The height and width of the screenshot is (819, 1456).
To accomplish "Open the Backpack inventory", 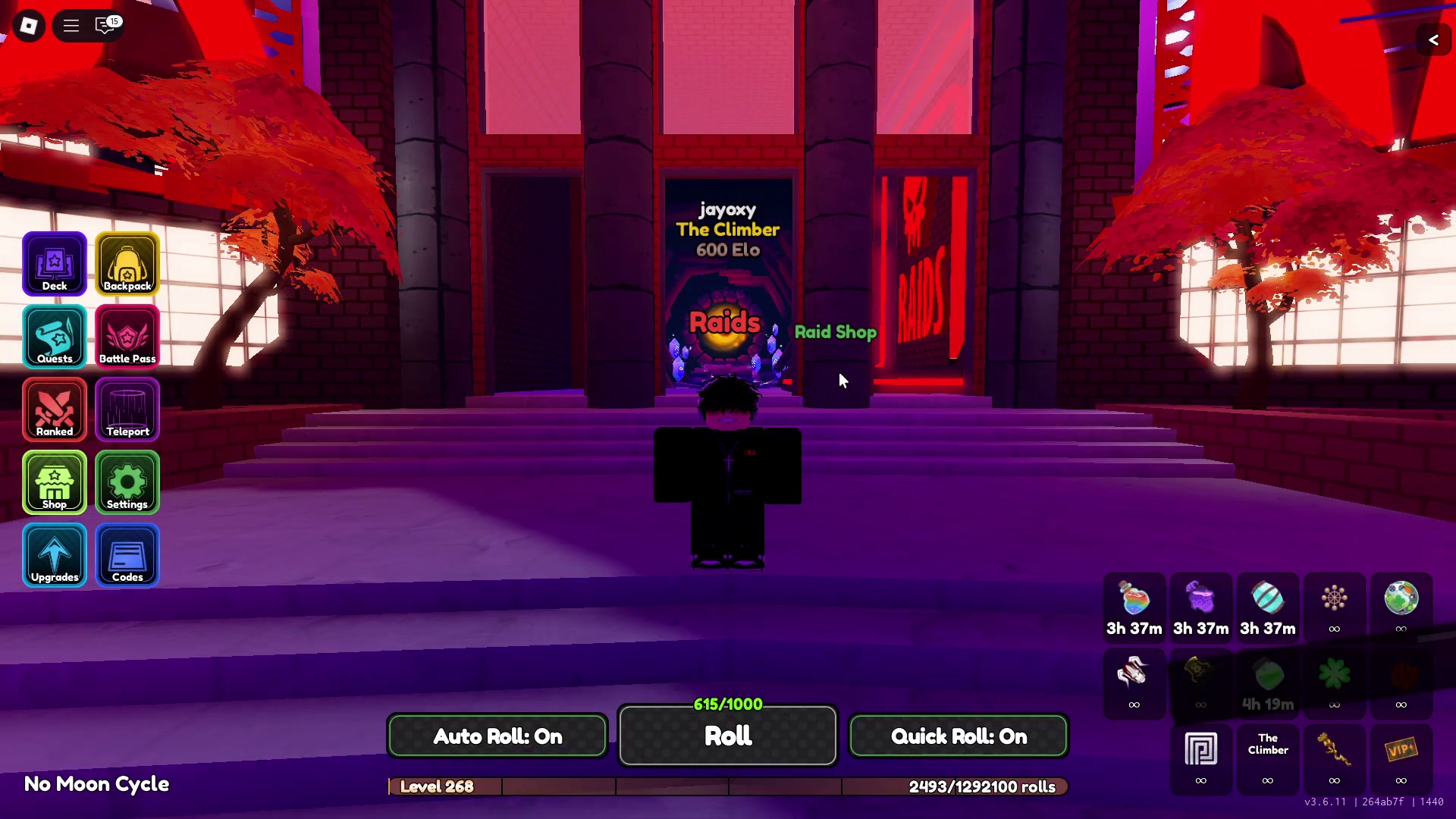I will (x=127, y=263).
